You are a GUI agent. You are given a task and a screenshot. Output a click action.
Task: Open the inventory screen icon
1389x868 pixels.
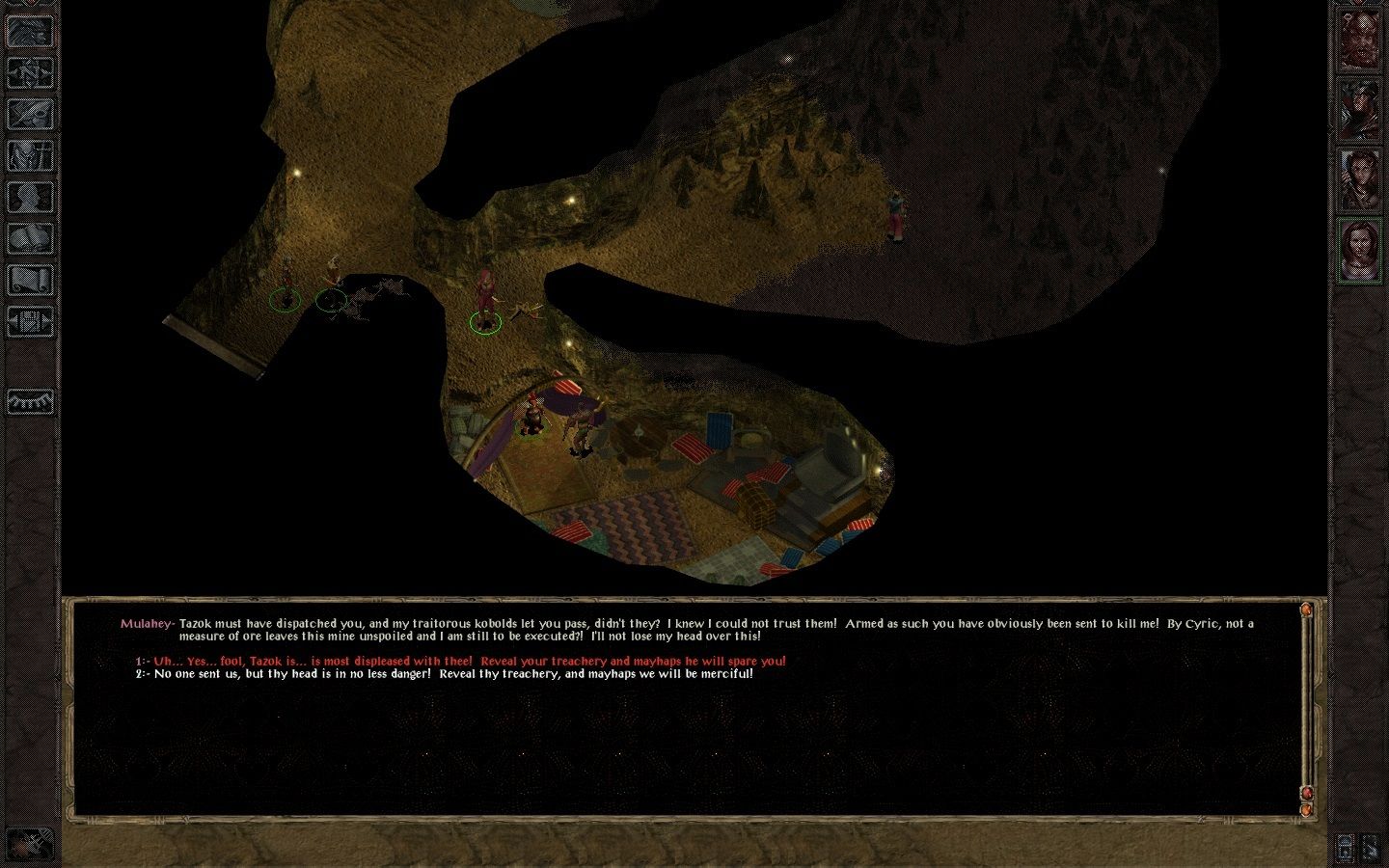click(31, 156)
